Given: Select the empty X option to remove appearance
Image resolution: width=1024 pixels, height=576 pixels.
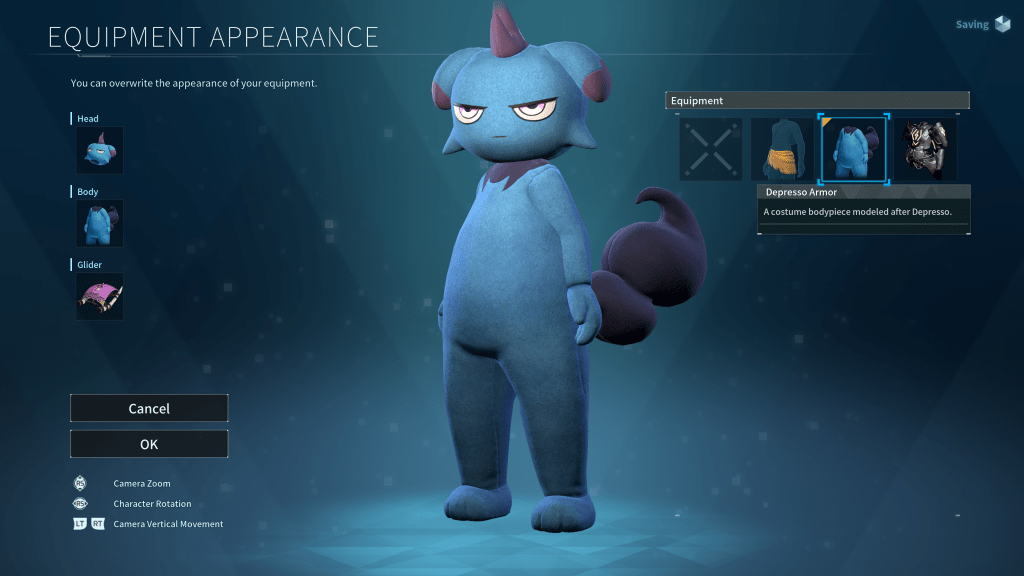Looking at the screenshot, I should 711,150.
